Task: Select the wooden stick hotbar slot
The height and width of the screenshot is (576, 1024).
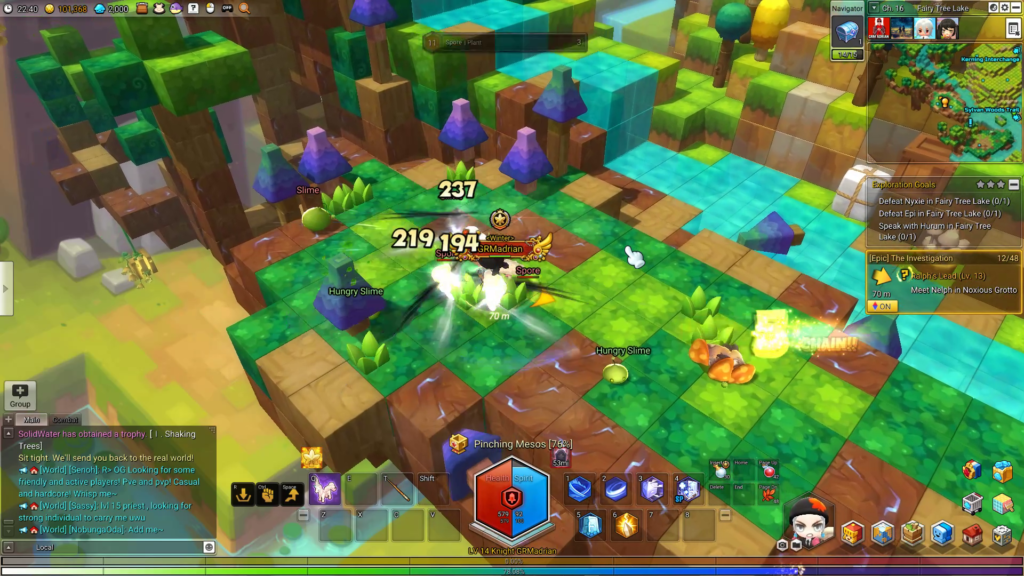Action: click(398, 489)
